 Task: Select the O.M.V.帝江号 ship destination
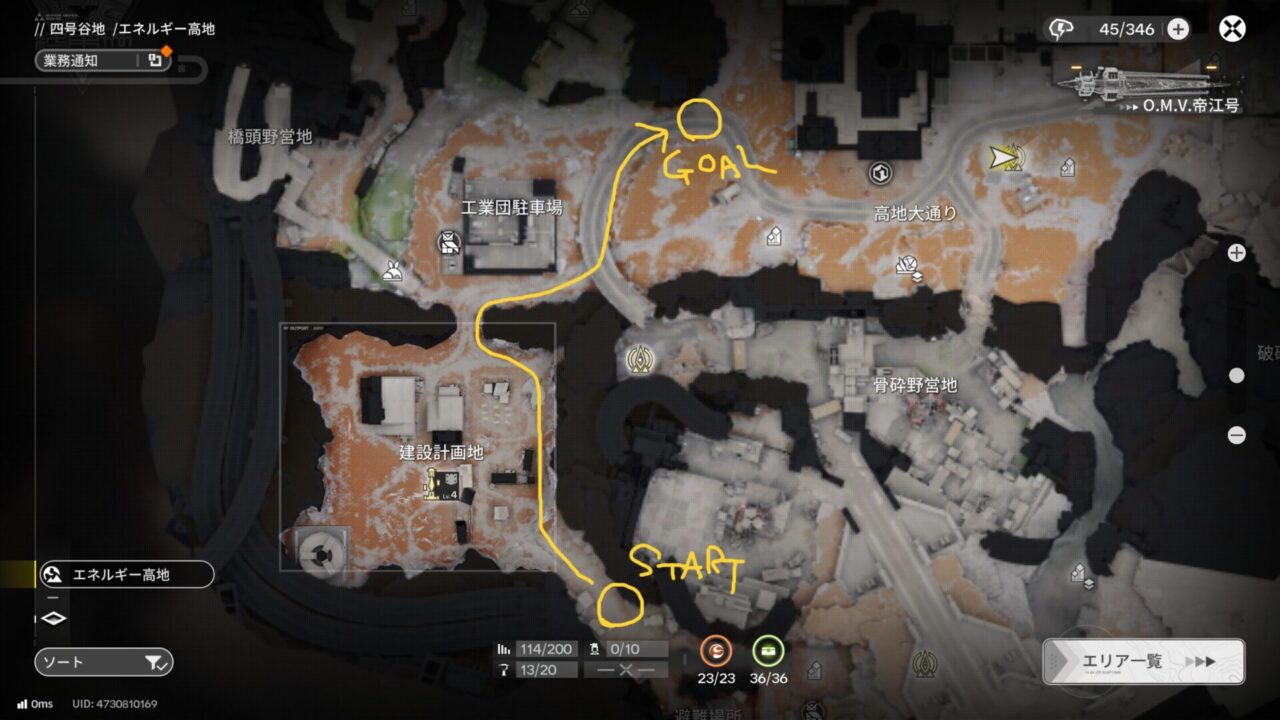(1150, 86)
